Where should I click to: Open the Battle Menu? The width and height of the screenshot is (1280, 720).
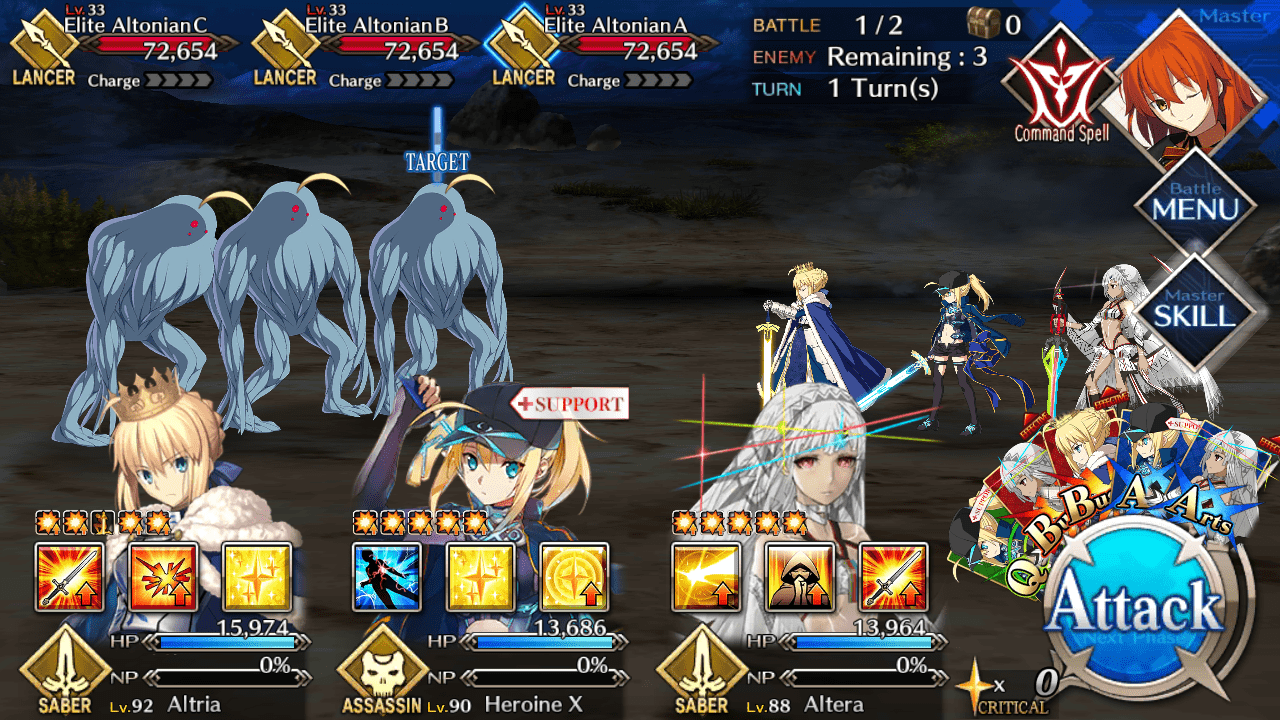pos(1195,205)
